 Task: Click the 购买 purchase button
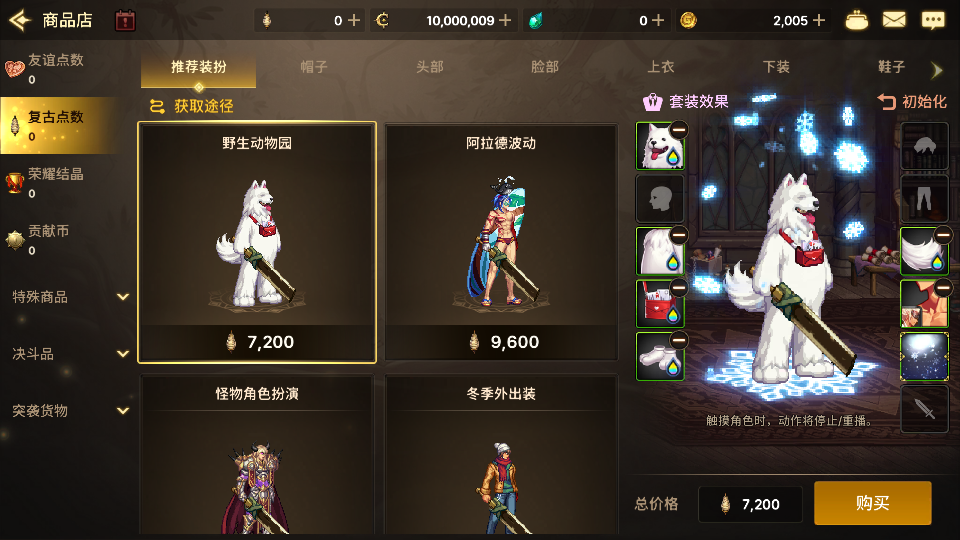pyautogui.click(x=872, y=503)
